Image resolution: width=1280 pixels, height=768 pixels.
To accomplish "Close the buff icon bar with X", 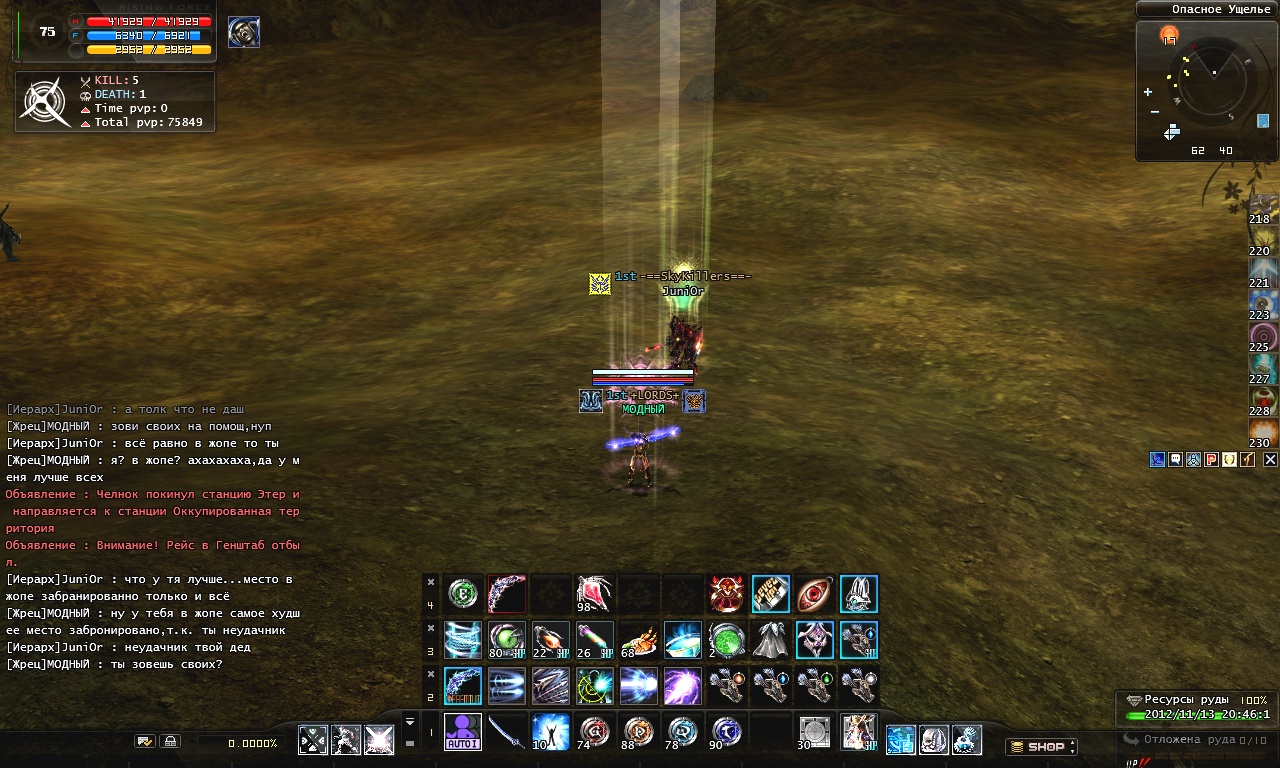I will tap(1270, 460).
